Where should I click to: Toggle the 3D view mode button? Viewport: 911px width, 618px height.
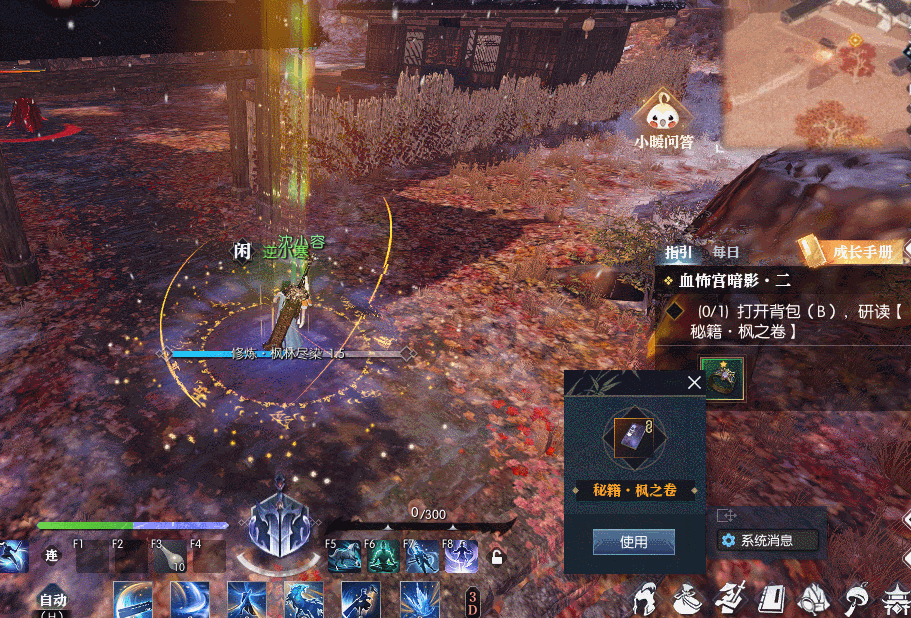(474, 603)
